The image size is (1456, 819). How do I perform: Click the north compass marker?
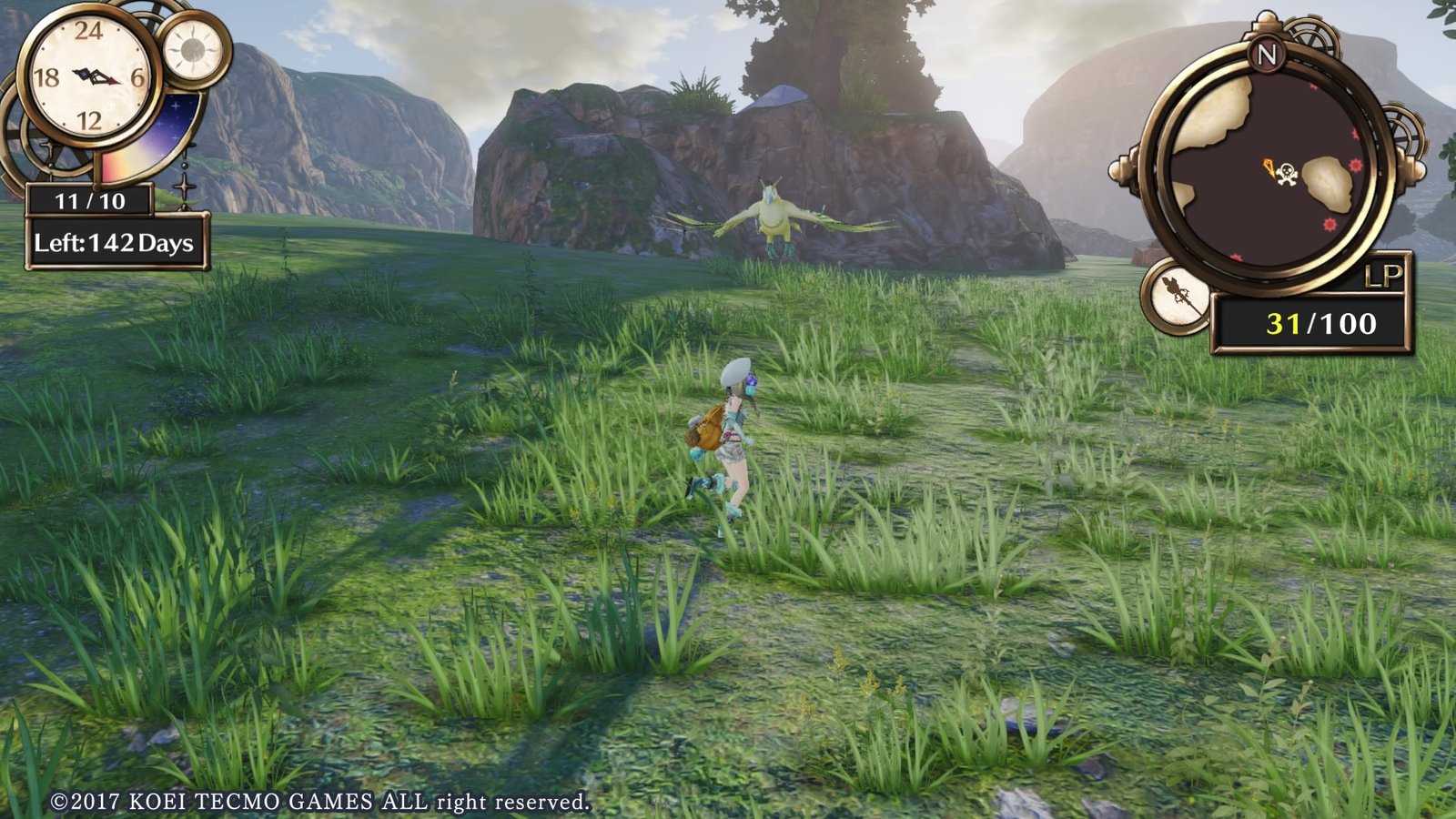(1267, 55)
